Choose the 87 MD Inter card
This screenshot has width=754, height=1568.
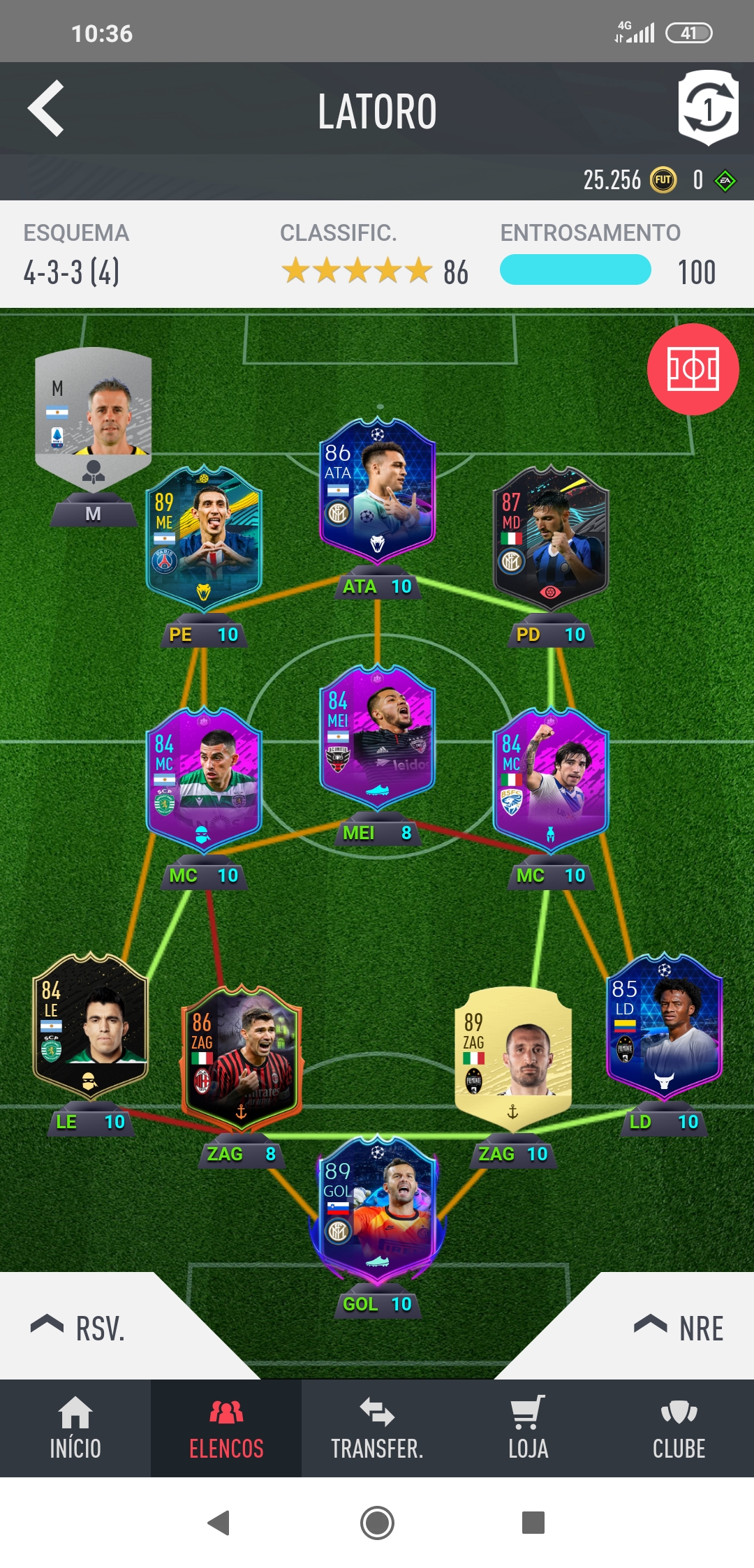click(x=551, y=538)
